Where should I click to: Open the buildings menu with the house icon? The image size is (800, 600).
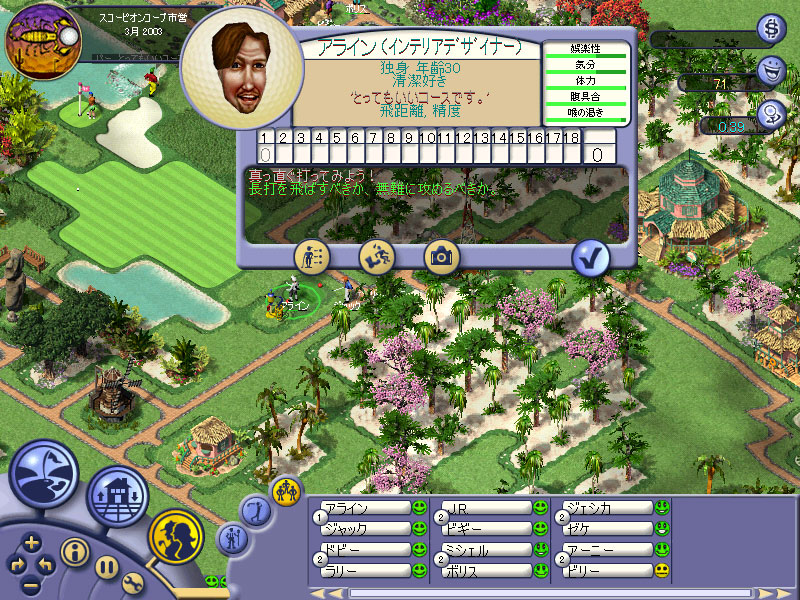[116, 496]
